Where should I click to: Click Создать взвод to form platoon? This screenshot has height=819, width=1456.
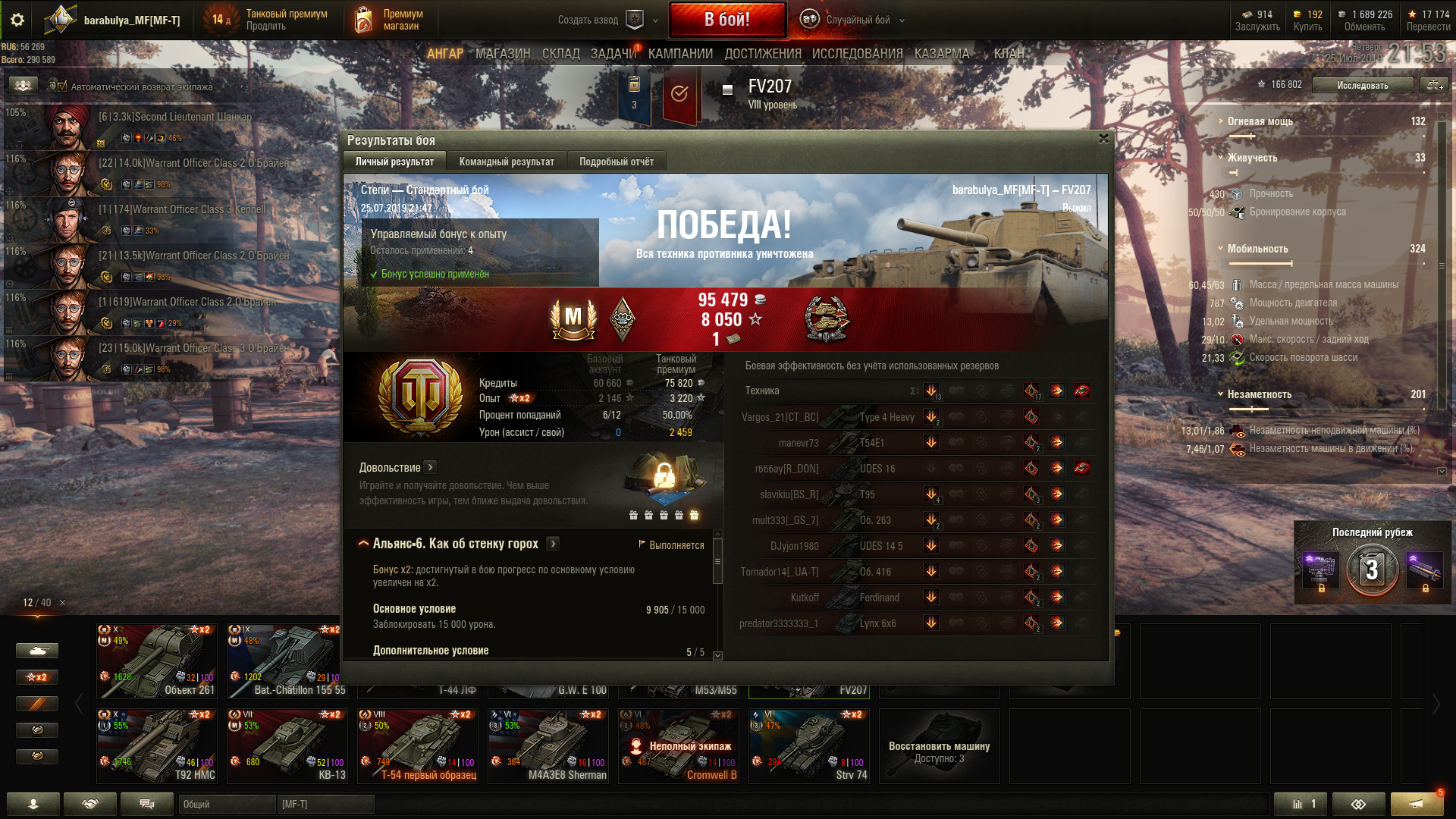click(x=588, y=20)
